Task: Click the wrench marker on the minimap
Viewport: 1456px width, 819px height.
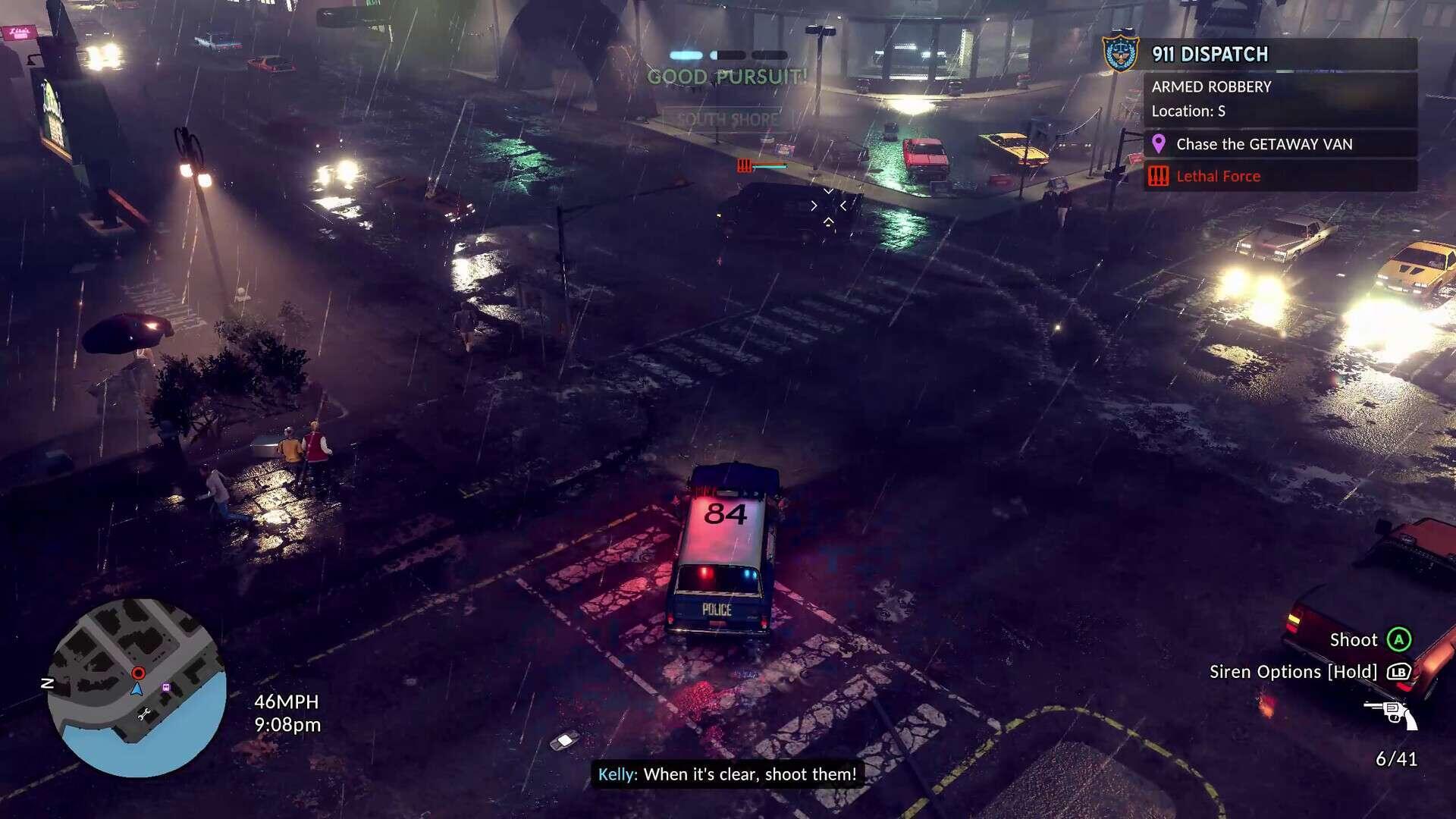Action: [x=145, y=714]
